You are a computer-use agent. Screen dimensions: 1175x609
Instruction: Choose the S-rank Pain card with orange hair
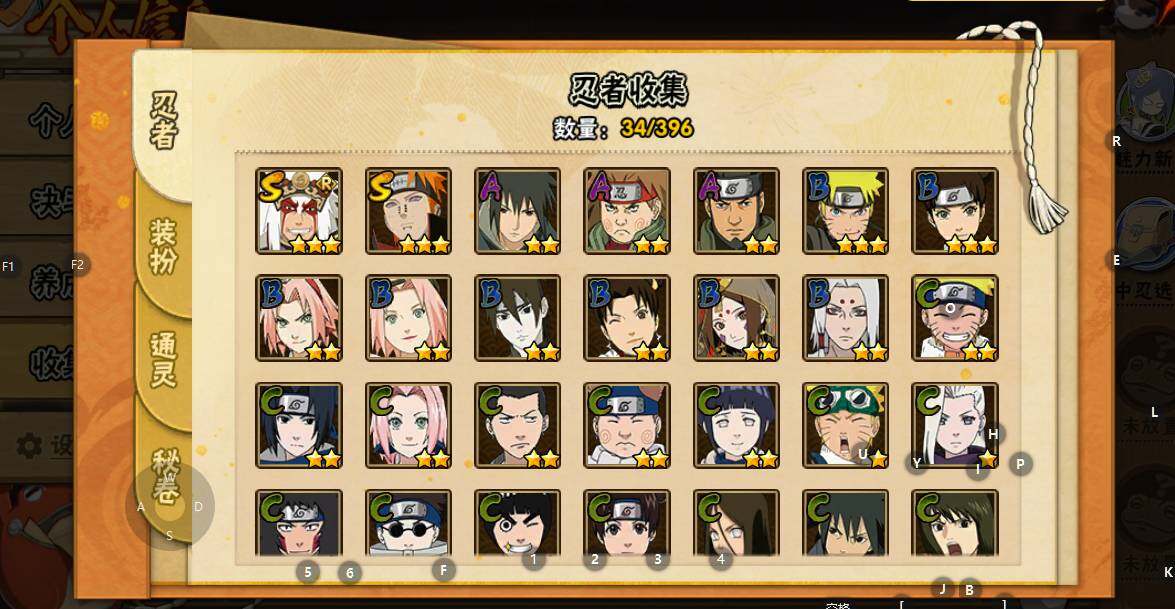click(408, 211)
